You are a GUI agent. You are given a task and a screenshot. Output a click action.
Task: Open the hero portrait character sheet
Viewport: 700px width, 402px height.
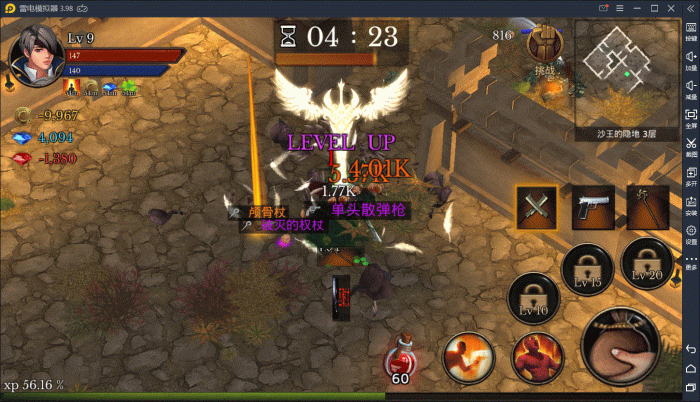pyautogui.click(x=32, y=56)
